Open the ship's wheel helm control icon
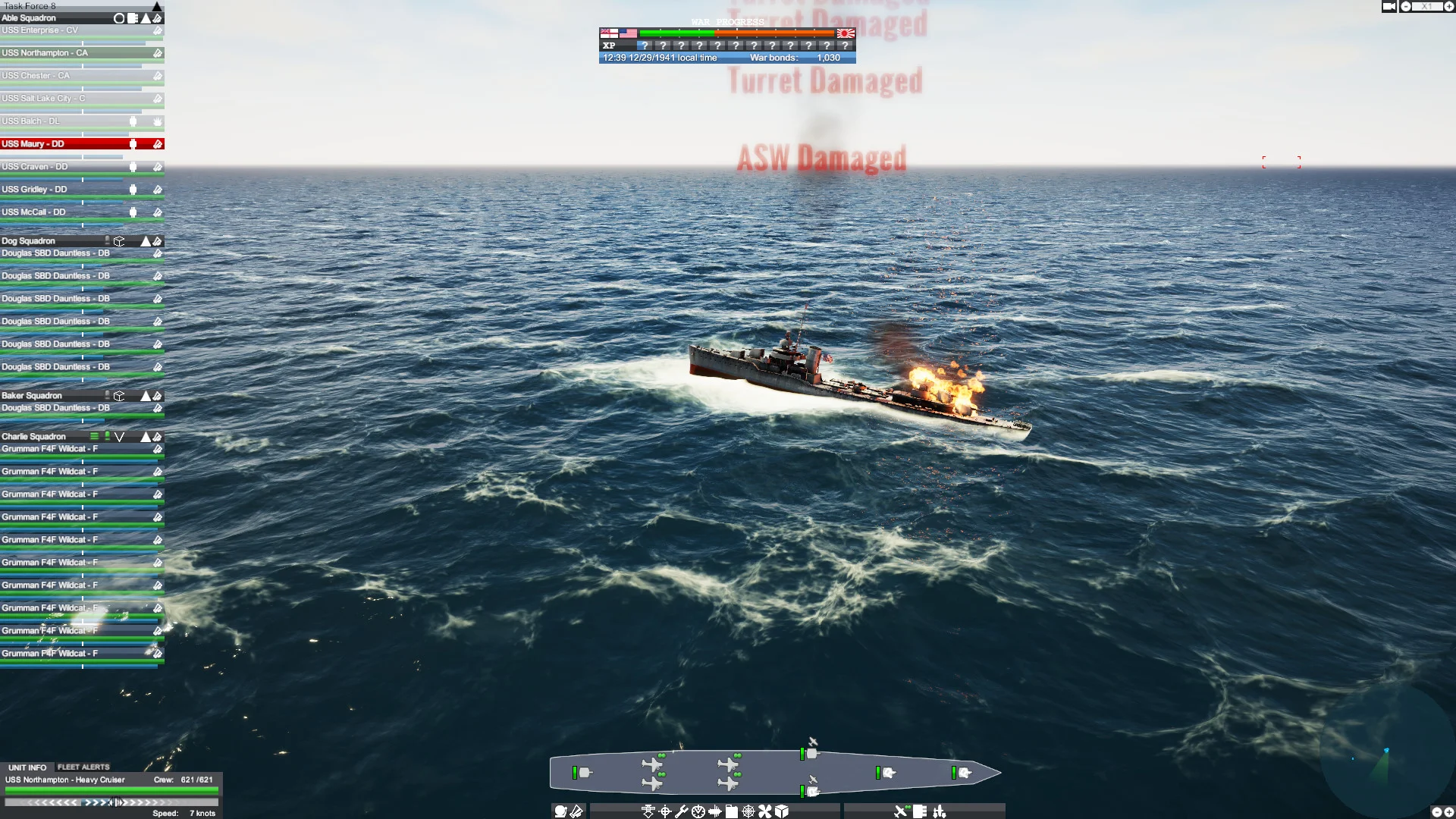 tap(748, 811)
